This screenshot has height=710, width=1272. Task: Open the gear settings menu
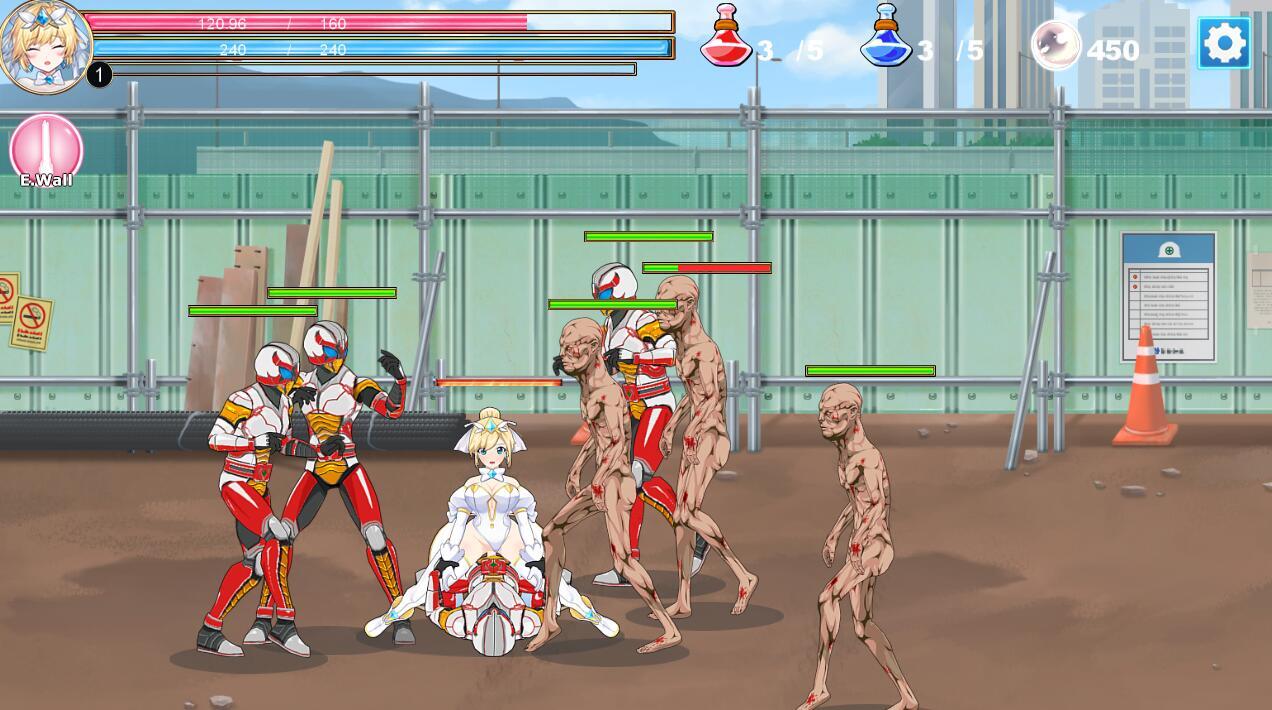coord(1224,43)
